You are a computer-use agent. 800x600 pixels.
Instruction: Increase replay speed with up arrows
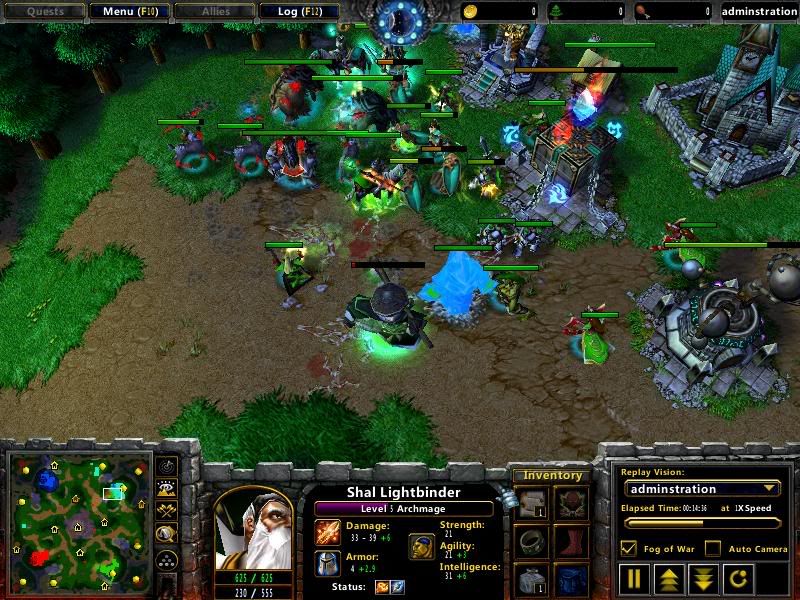coord(668,579)
